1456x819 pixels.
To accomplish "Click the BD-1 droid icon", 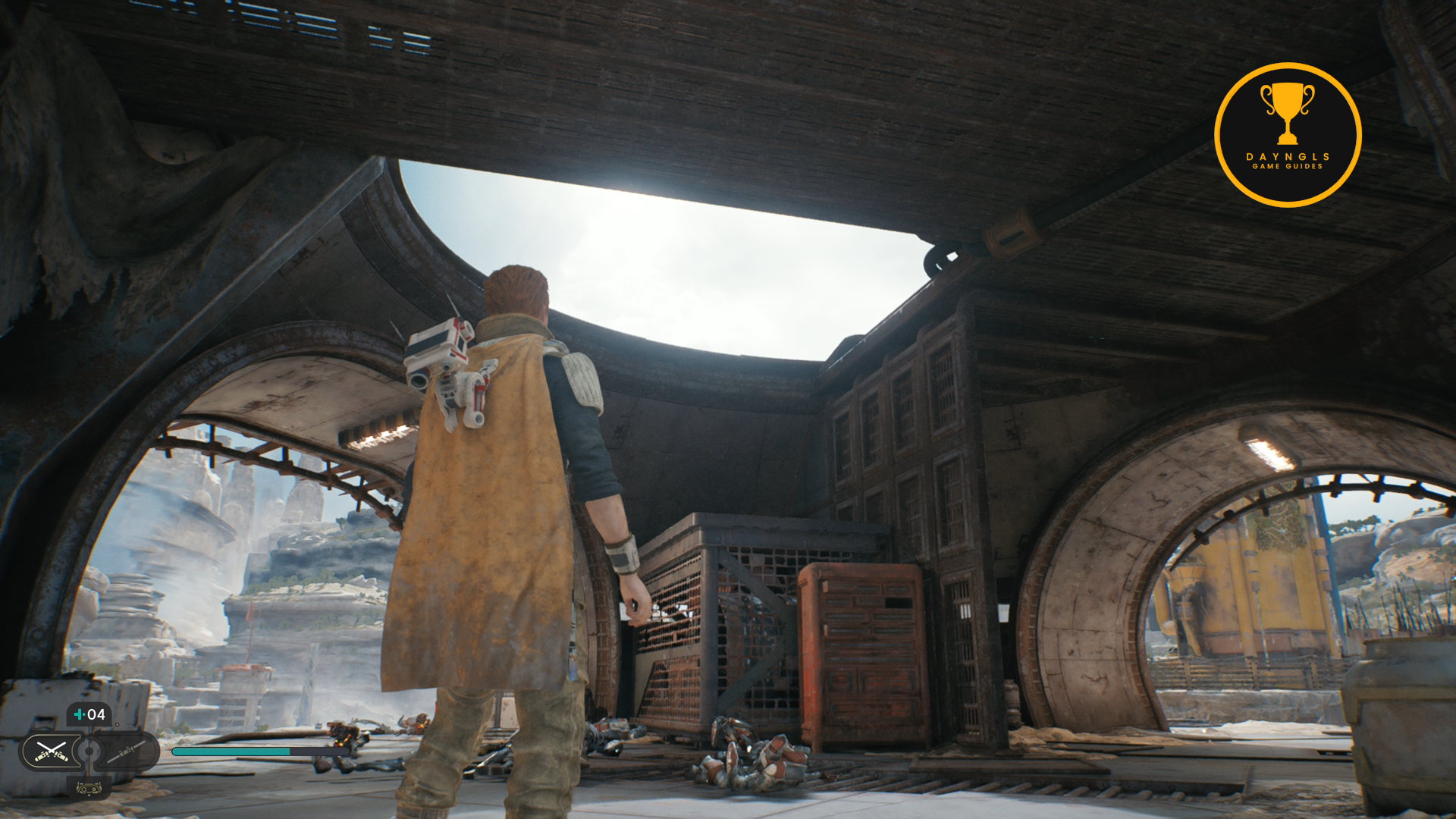I will pos(89,789).
